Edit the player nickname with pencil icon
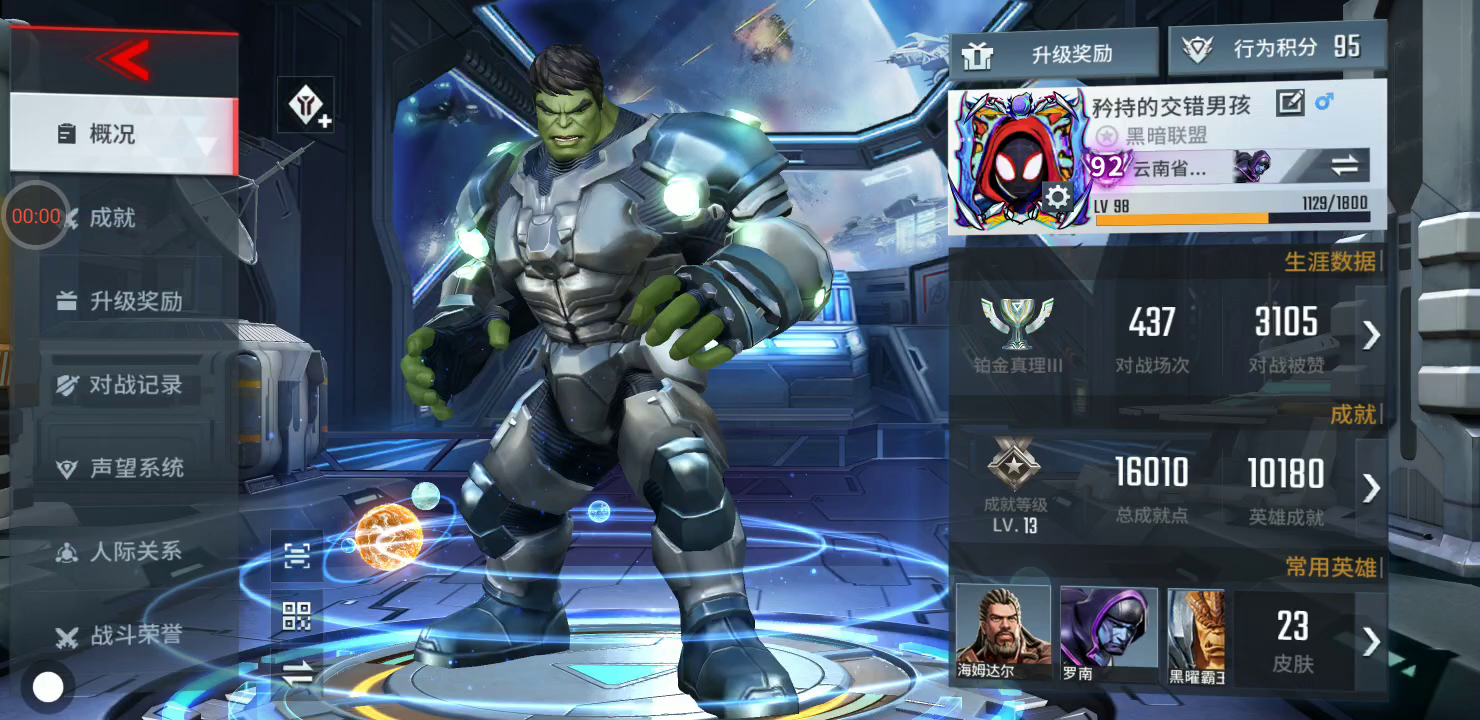The image size is (1480, 720). coord(1290,103)
